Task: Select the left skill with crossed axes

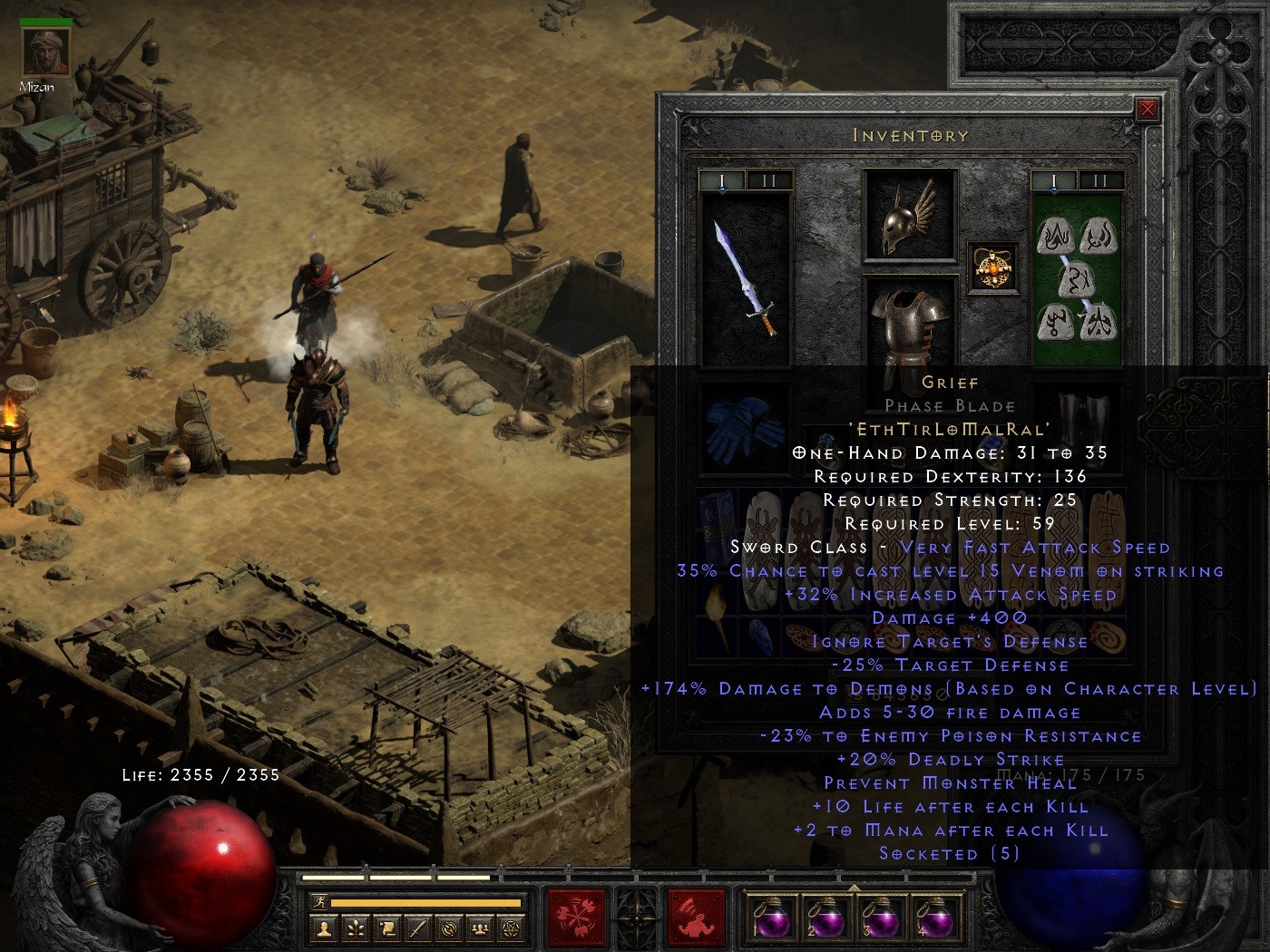Action: click(575, 918)
